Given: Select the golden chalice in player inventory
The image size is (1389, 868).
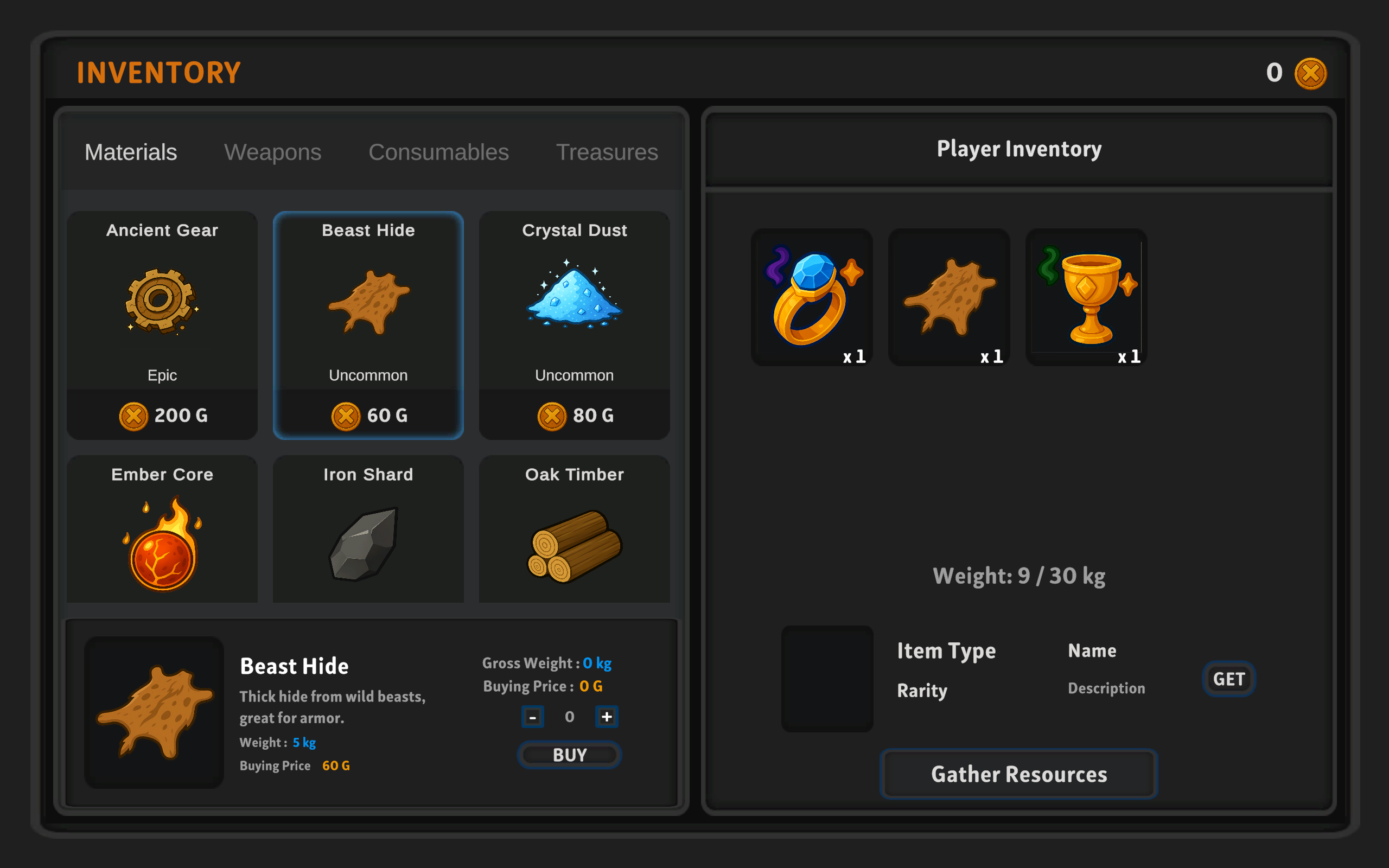Looking at the screenshot, I should pos(1086,297).
